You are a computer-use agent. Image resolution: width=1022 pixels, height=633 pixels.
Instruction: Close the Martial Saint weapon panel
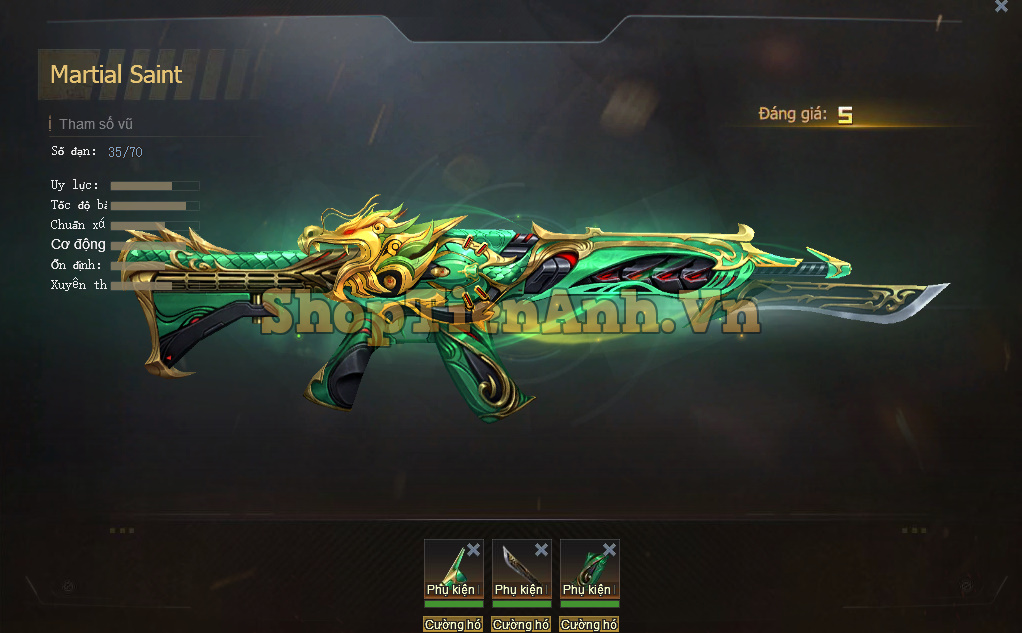(1001, 7)
